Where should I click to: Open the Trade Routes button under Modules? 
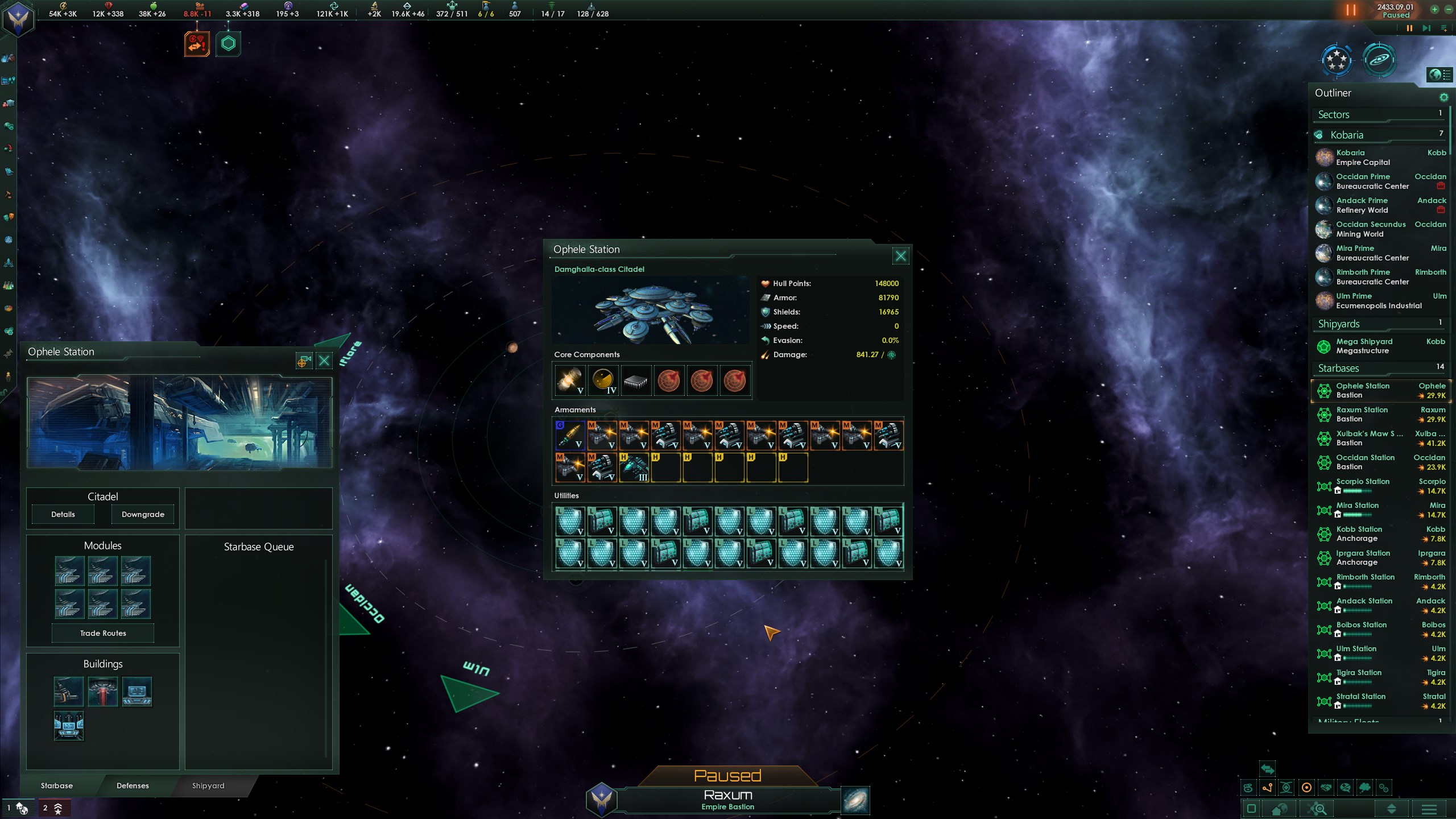click(102, 632)
